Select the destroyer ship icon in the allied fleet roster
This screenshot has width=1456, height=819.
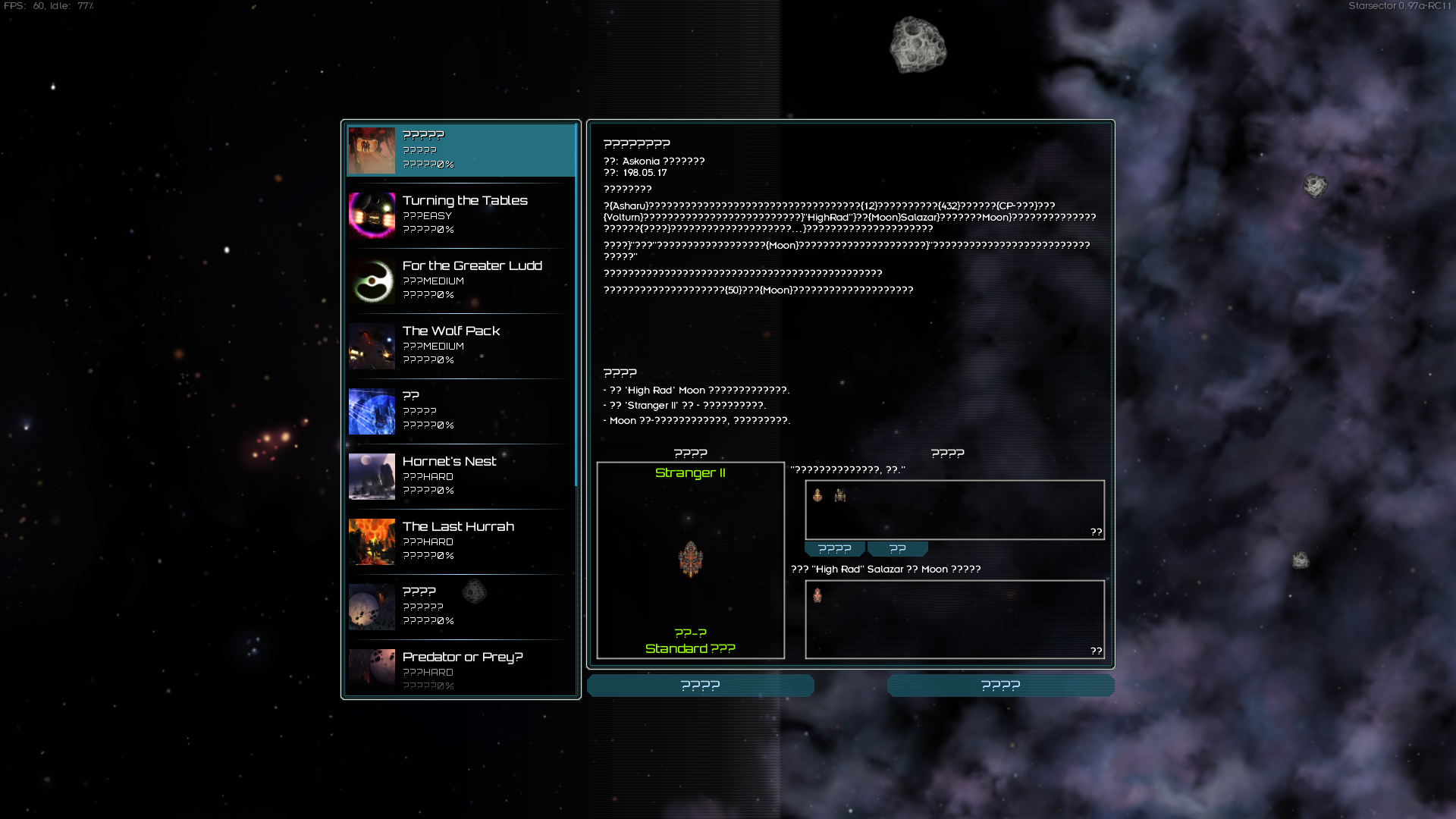point(842,497)
